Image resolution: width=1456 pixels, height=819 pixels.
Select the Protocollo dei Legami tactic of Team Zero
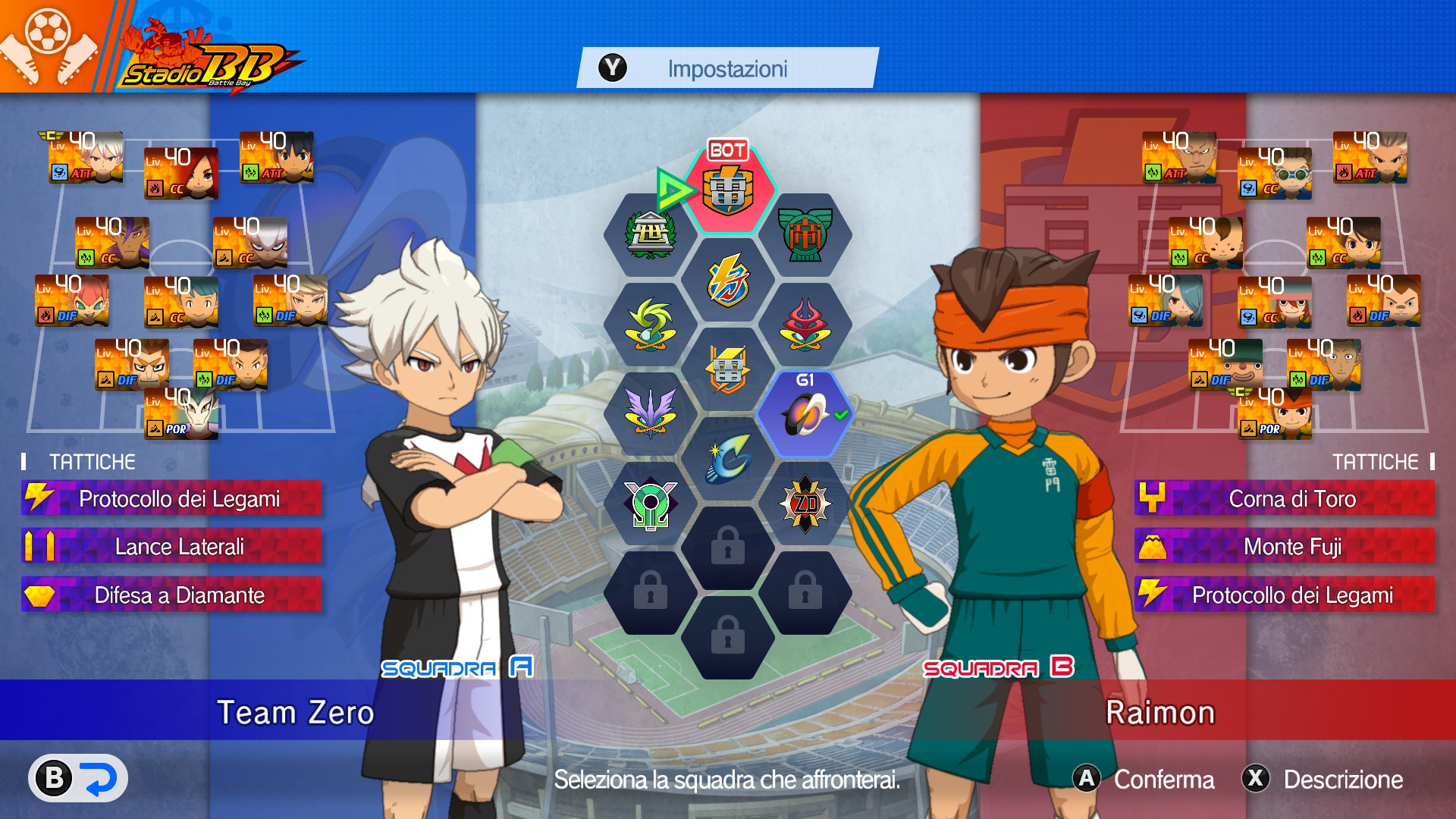[x=171, y=498]
